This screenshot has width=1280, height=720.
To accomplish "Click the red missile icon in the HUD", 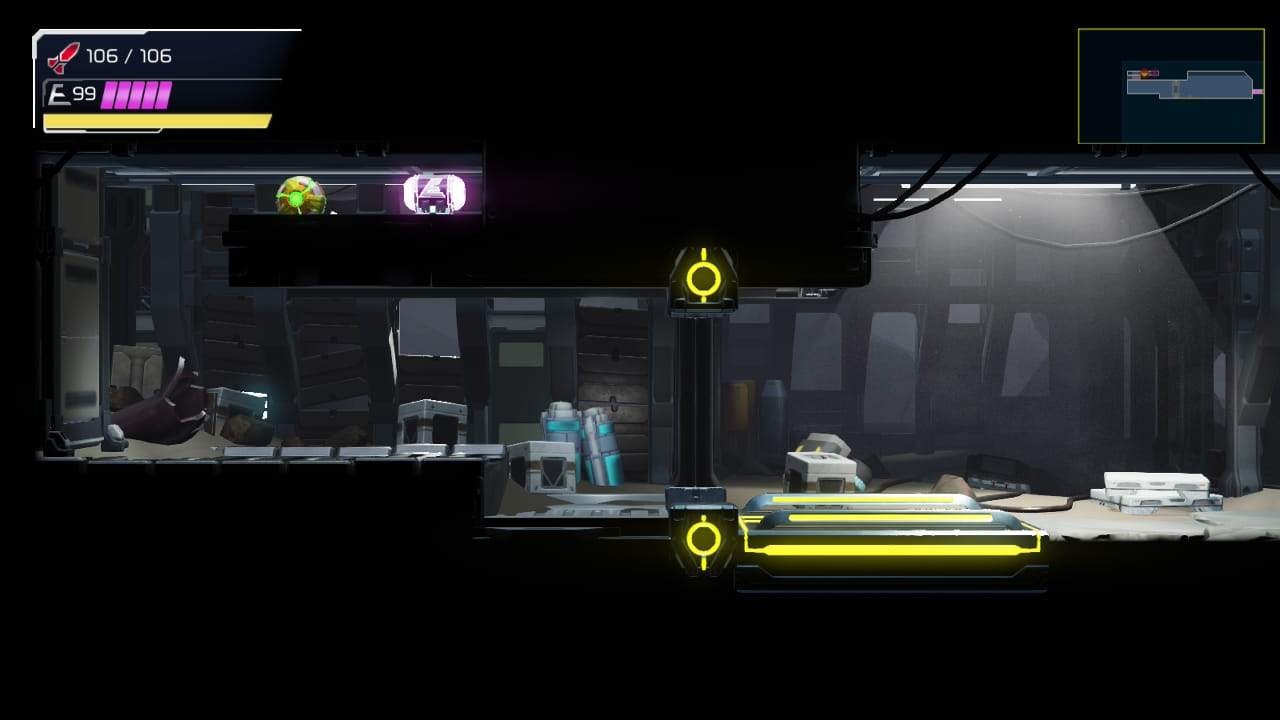I will 64,57.
